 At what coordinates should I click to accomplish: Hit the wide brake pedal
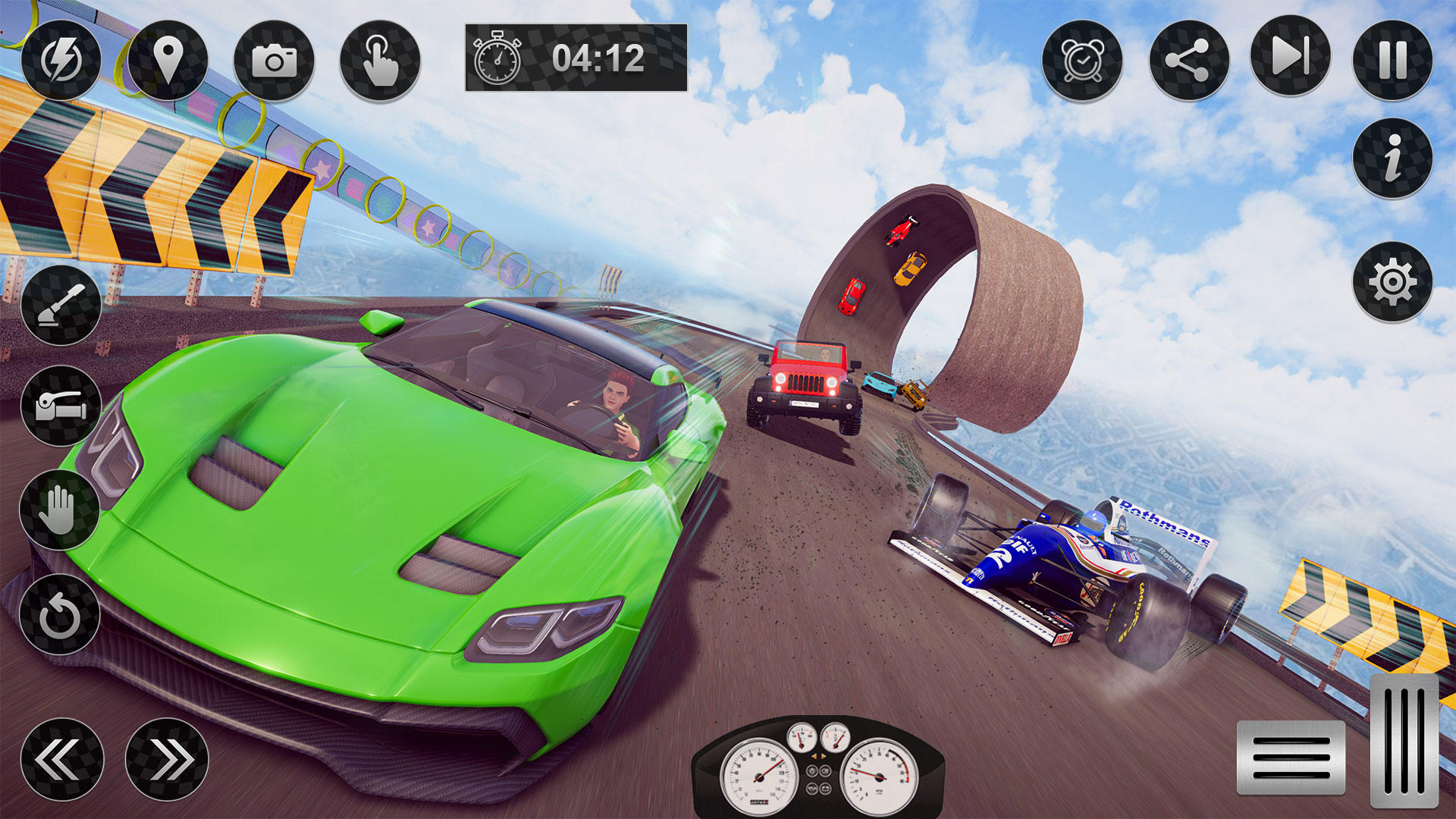coord(1291,758)
